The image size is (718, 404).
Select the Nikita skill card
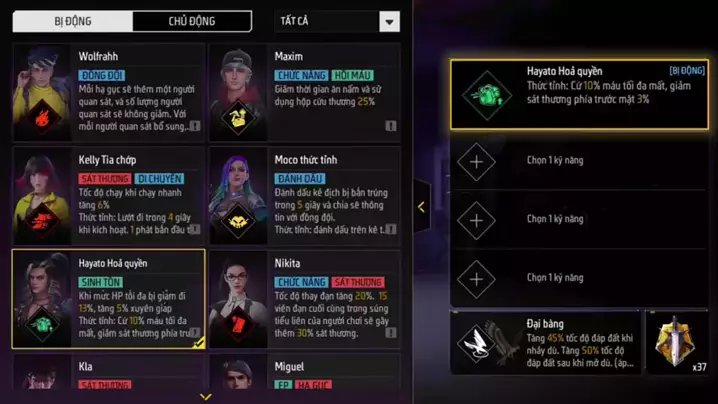click(x=304, y=297)
